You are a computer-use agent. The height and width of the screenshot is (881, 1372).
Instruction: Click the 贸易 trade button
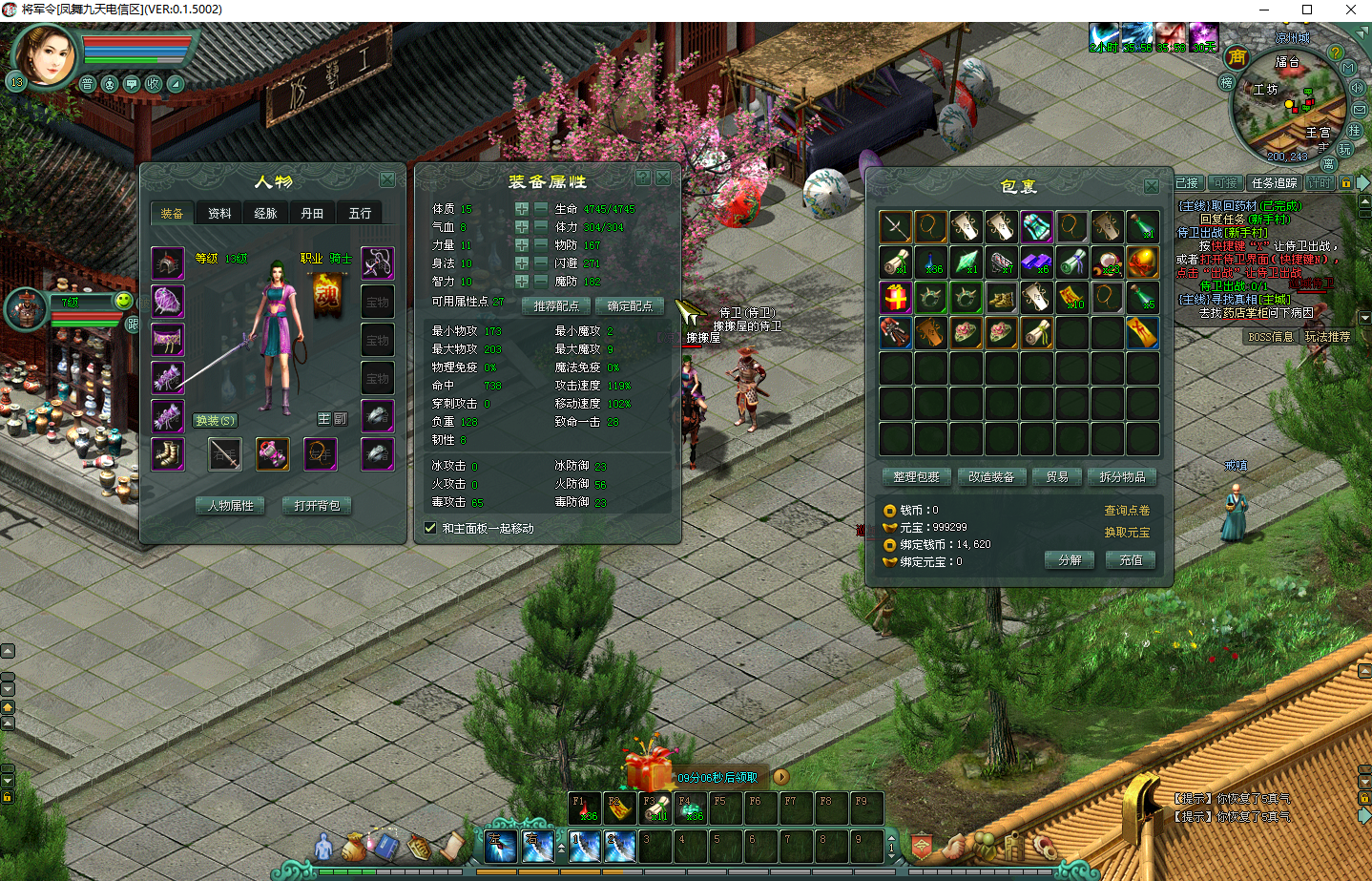(1057, 476)
